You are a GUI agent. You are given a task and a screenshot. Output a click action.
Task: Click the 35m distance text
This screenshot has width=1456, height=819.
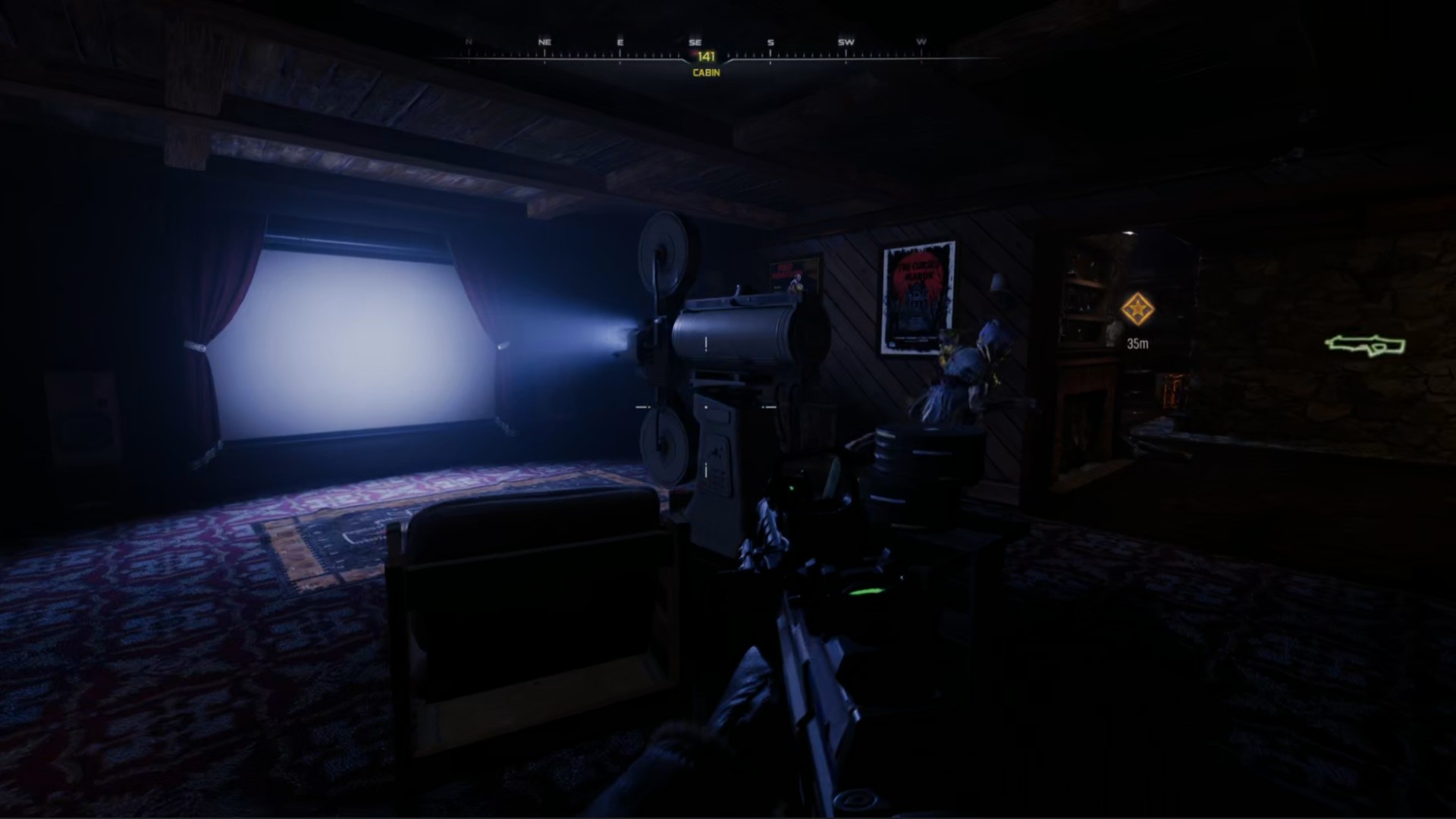(1137, 343)
